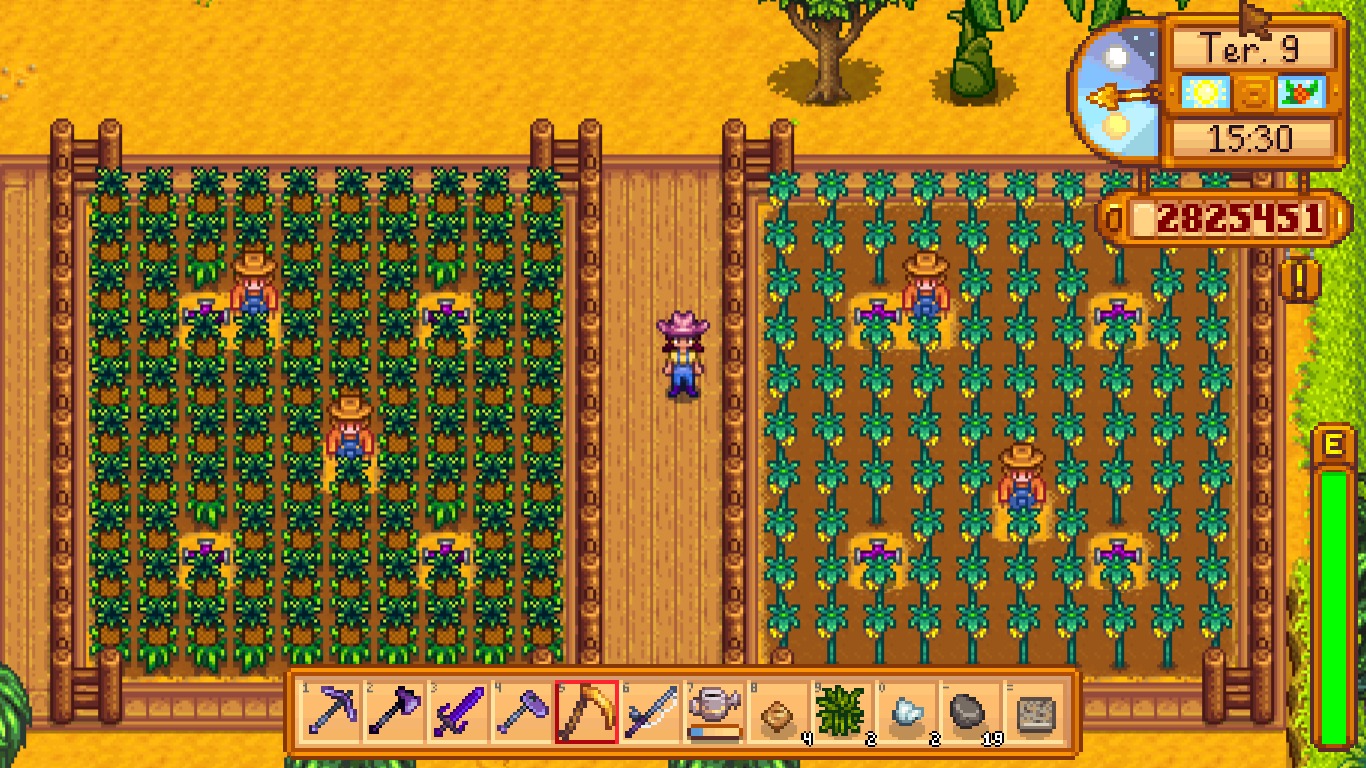Click the sunny weather icon on the HUD
This screenshot has width=1366, height=768.
tap(1205, 92)
